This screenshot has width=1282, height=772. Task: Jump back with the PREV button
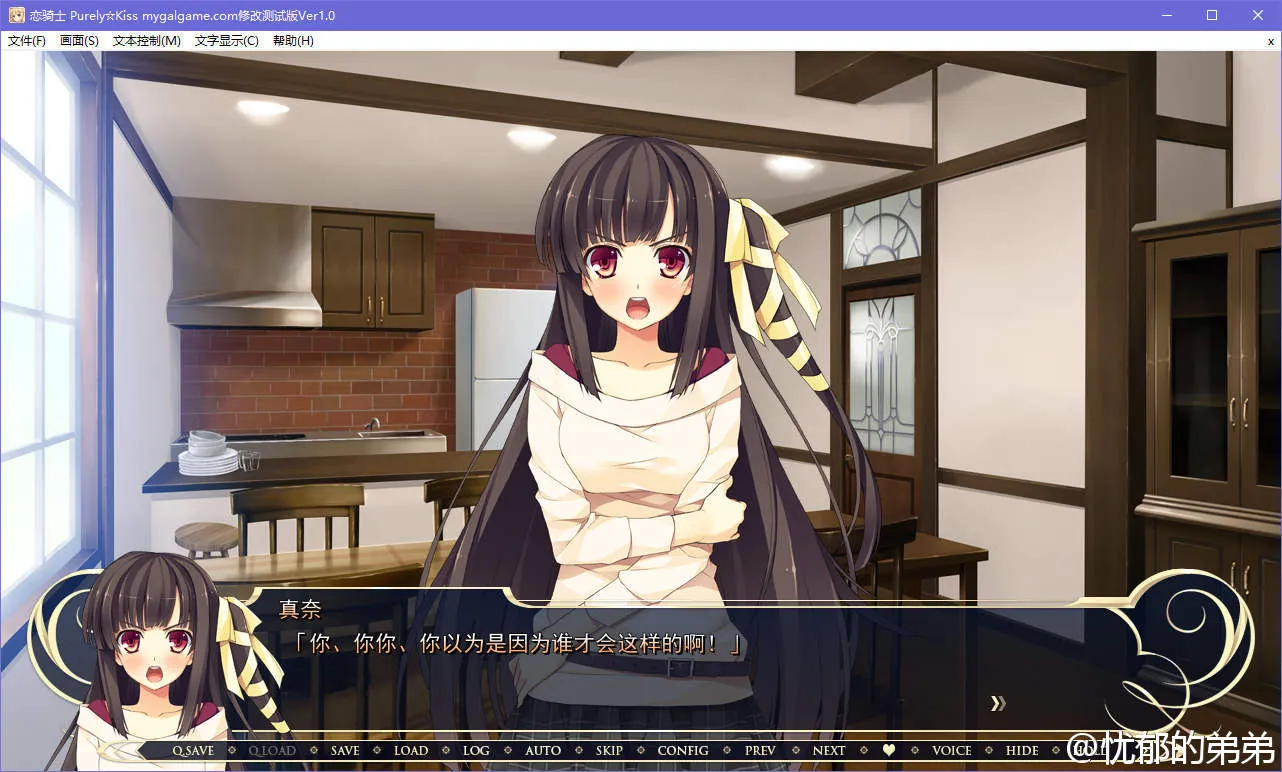pos(760,750)
